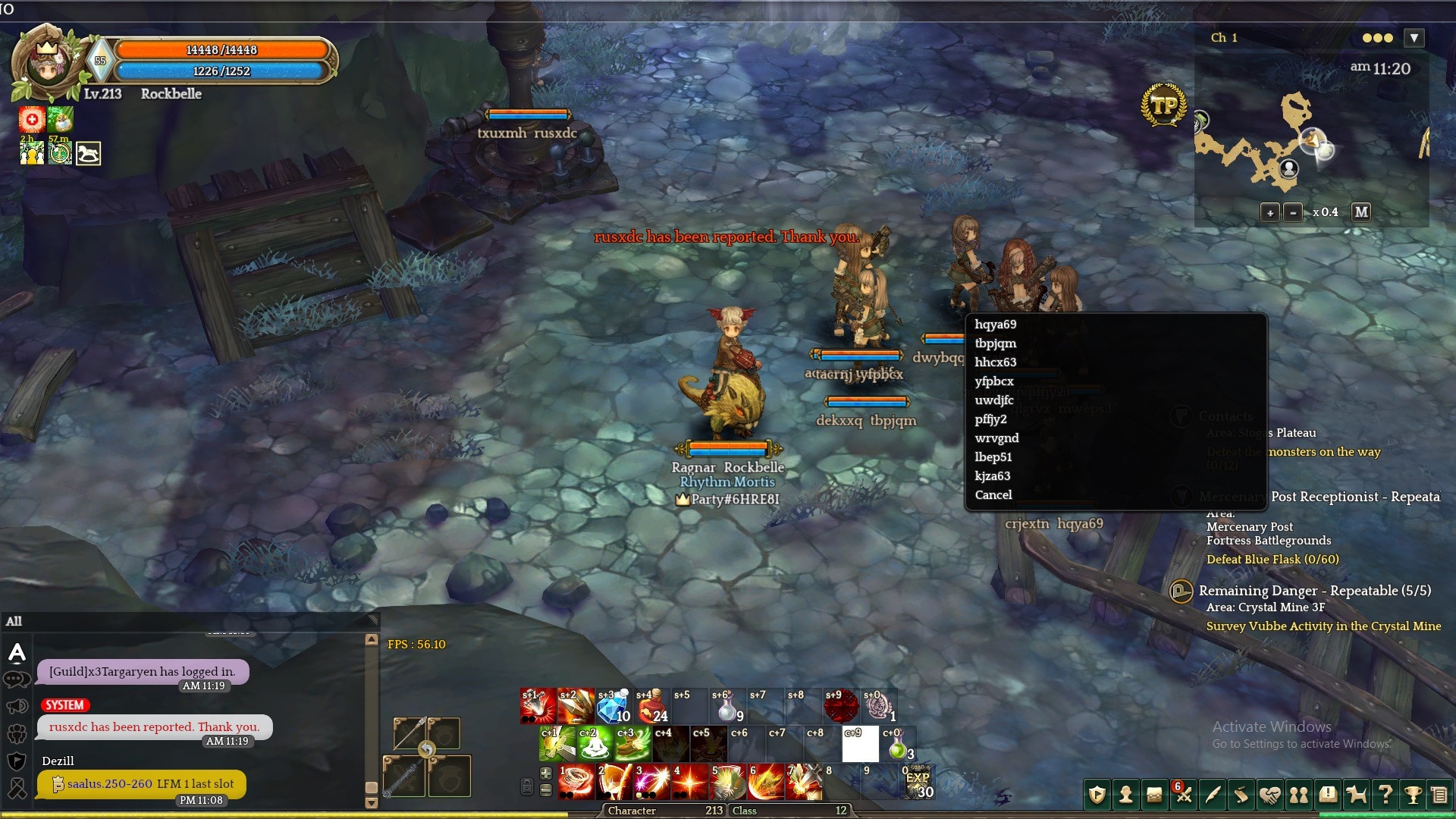Viewport: 1456px width, 819px height.
Task: Swap weapons with the circular arrow button
Action: click(427, 749)
